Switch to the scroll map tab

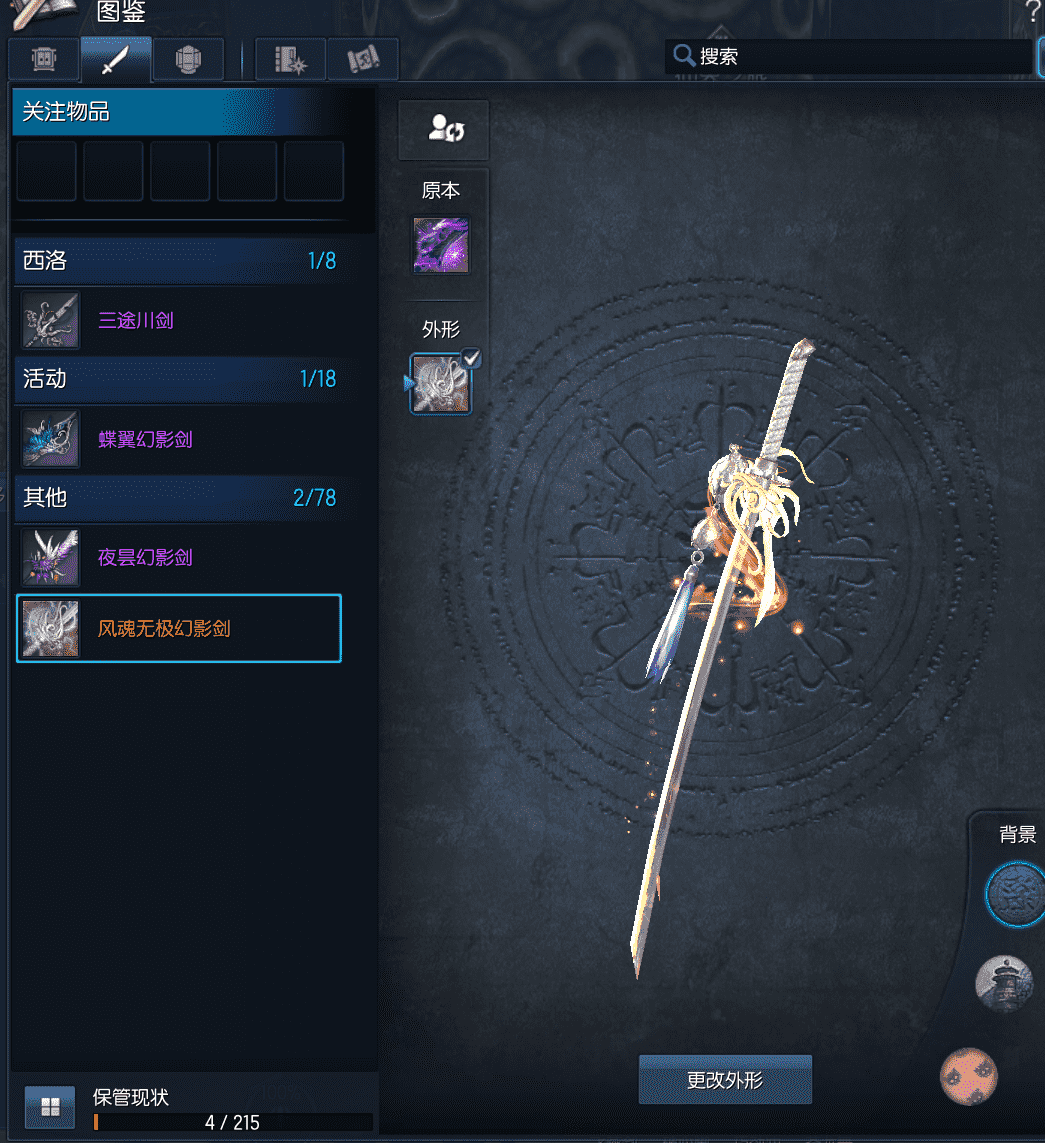click(x=362, y=60)
